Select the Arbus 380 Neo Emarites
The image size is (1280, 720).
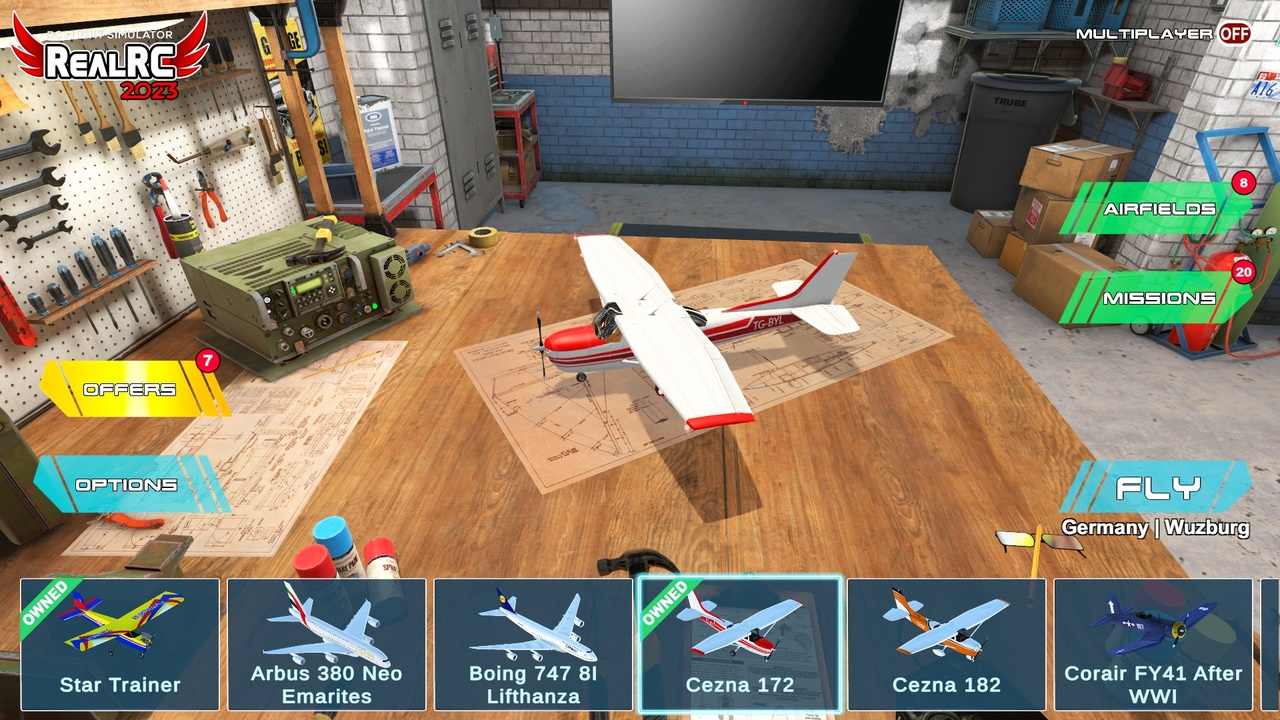point(326,643)
